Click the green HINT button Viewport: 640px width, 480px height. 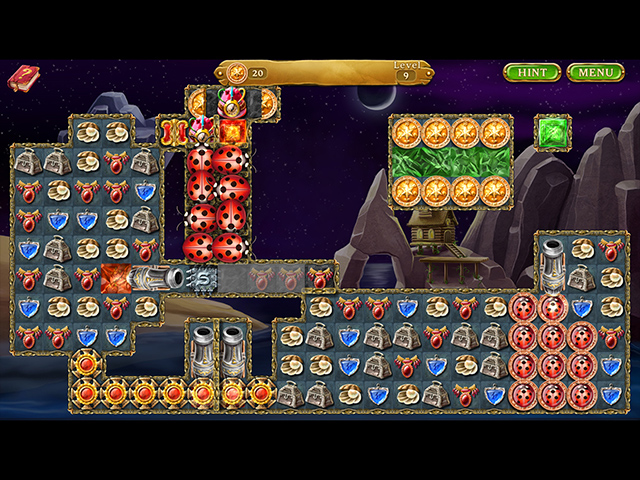pos(532,73)
